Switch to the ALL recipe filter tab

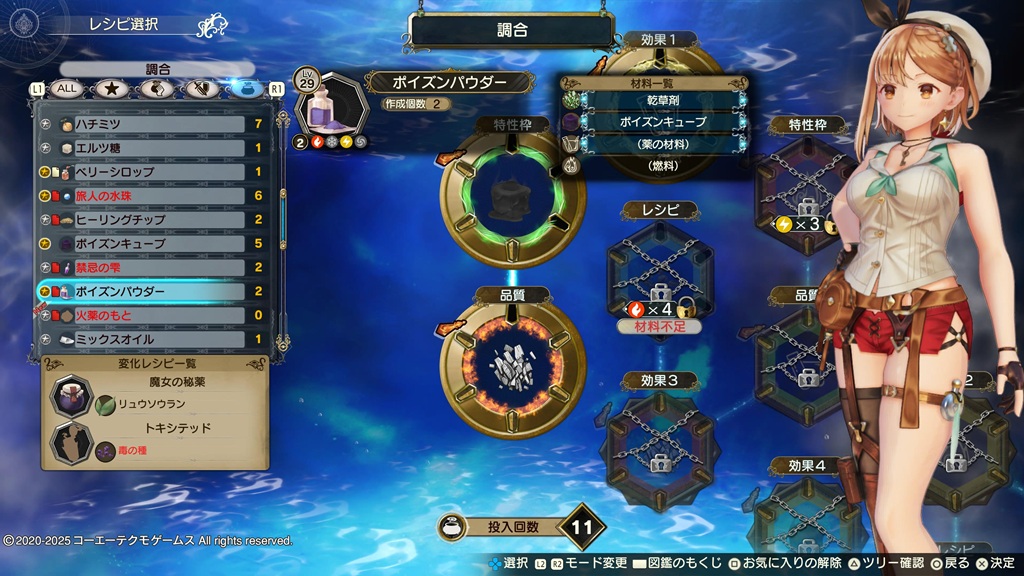(67, 89)
